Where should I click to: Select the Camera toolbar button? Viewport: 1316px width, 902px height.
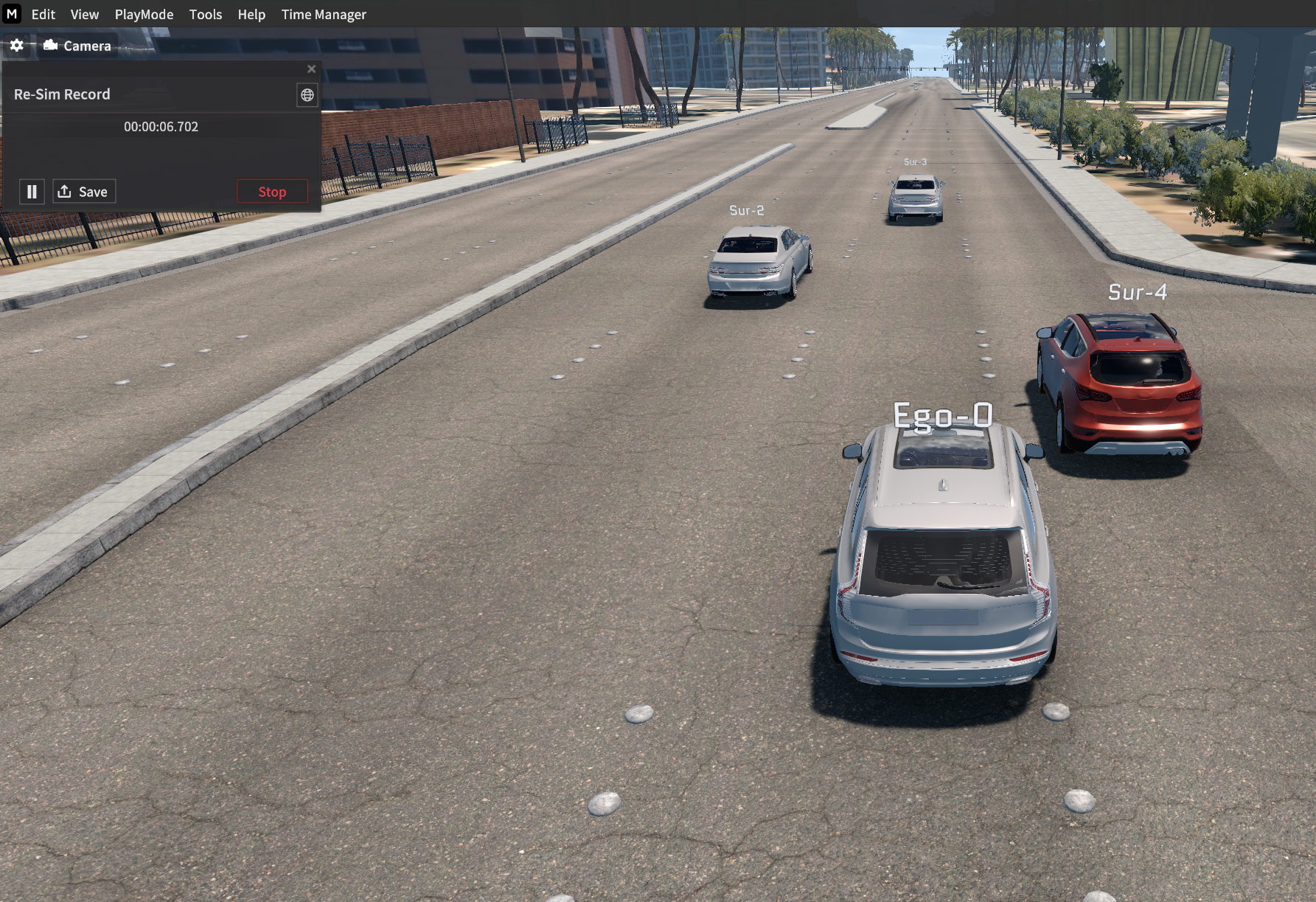(77, 46)
